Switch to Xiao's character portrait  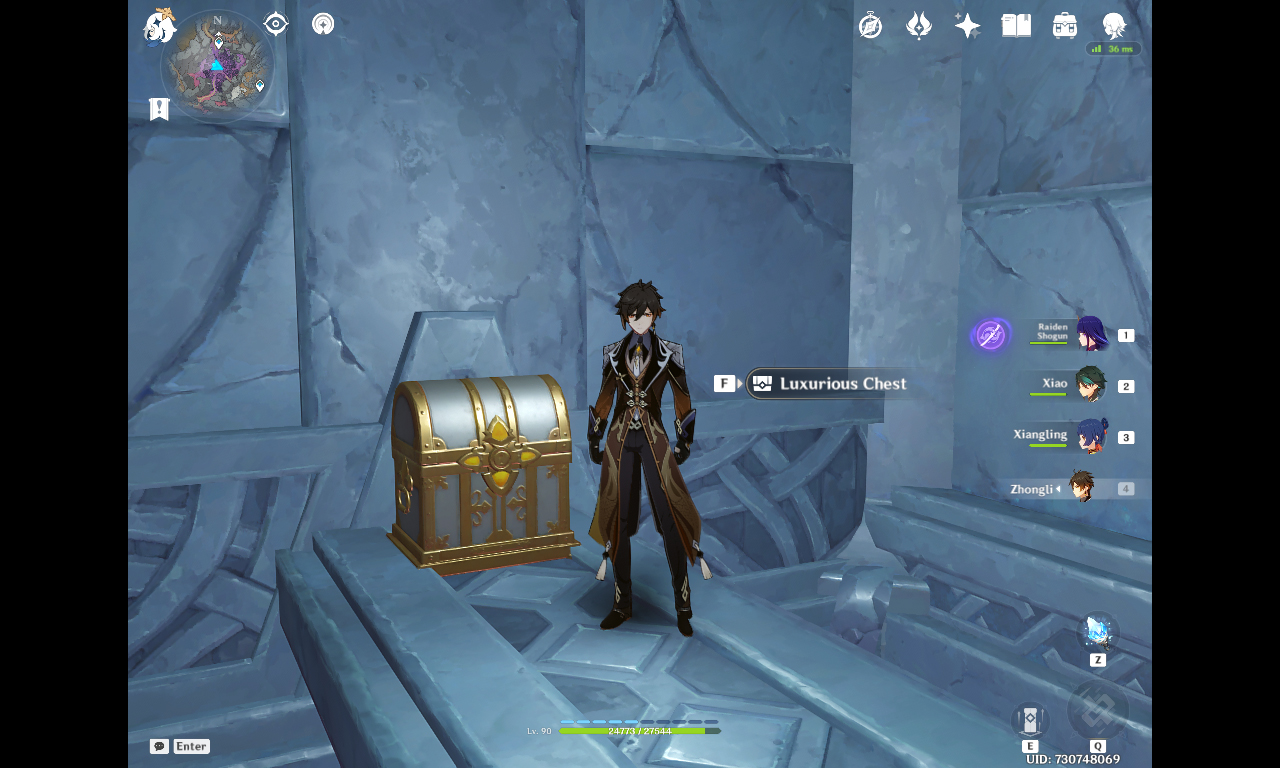[x=1093, y=385]
